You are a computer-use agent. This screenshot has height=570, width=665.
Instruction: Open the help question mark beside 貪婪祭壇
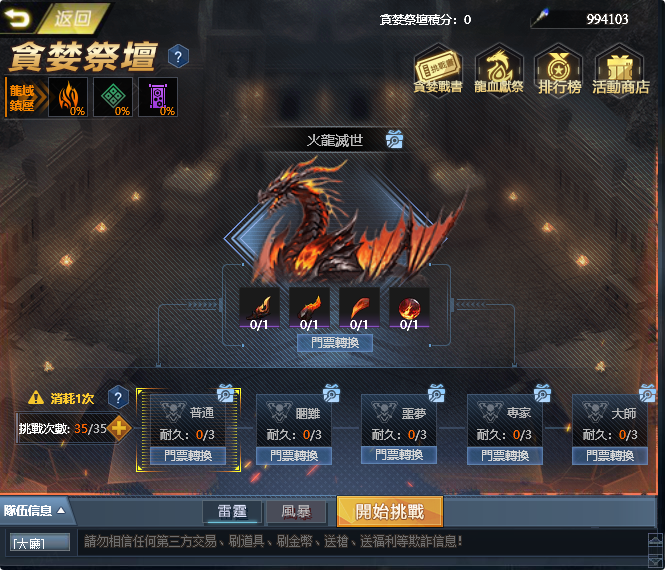point(178,55)
